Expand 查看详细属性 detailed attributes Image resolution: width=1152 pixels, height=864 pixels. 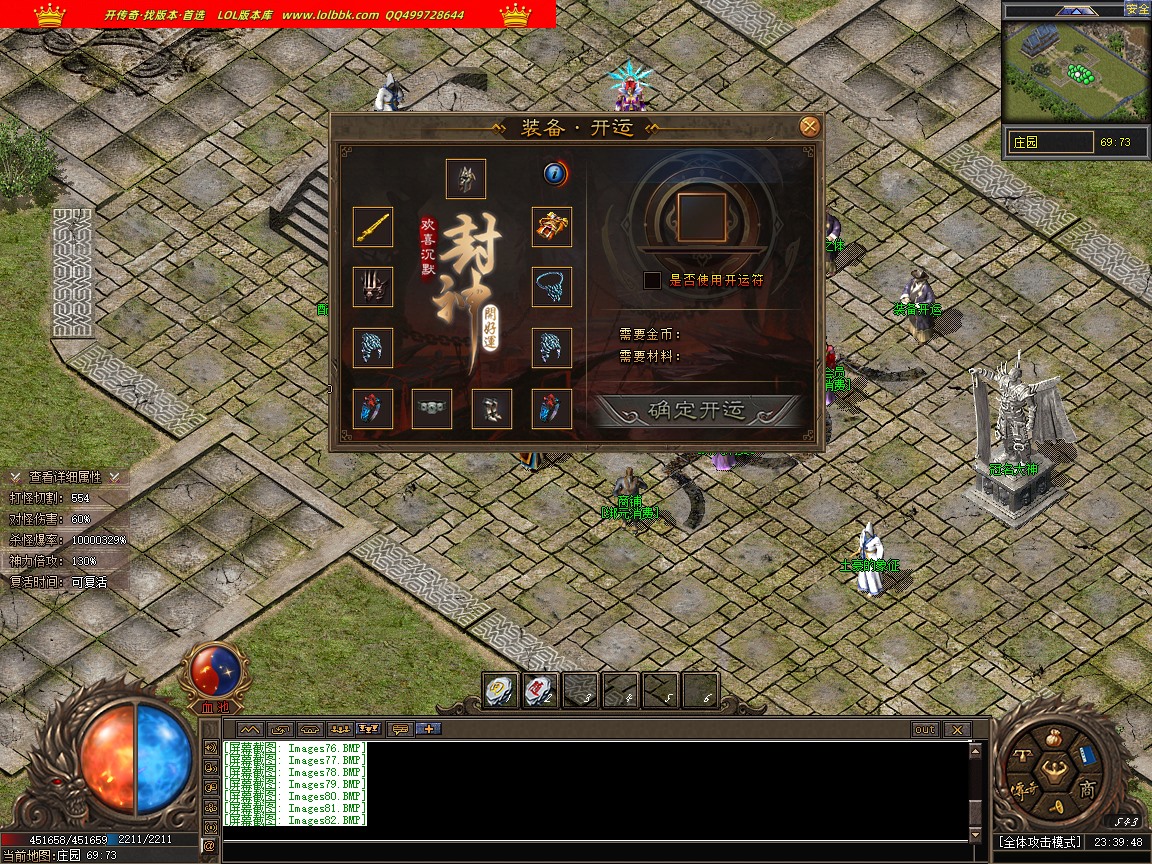[x=64, y=477]
